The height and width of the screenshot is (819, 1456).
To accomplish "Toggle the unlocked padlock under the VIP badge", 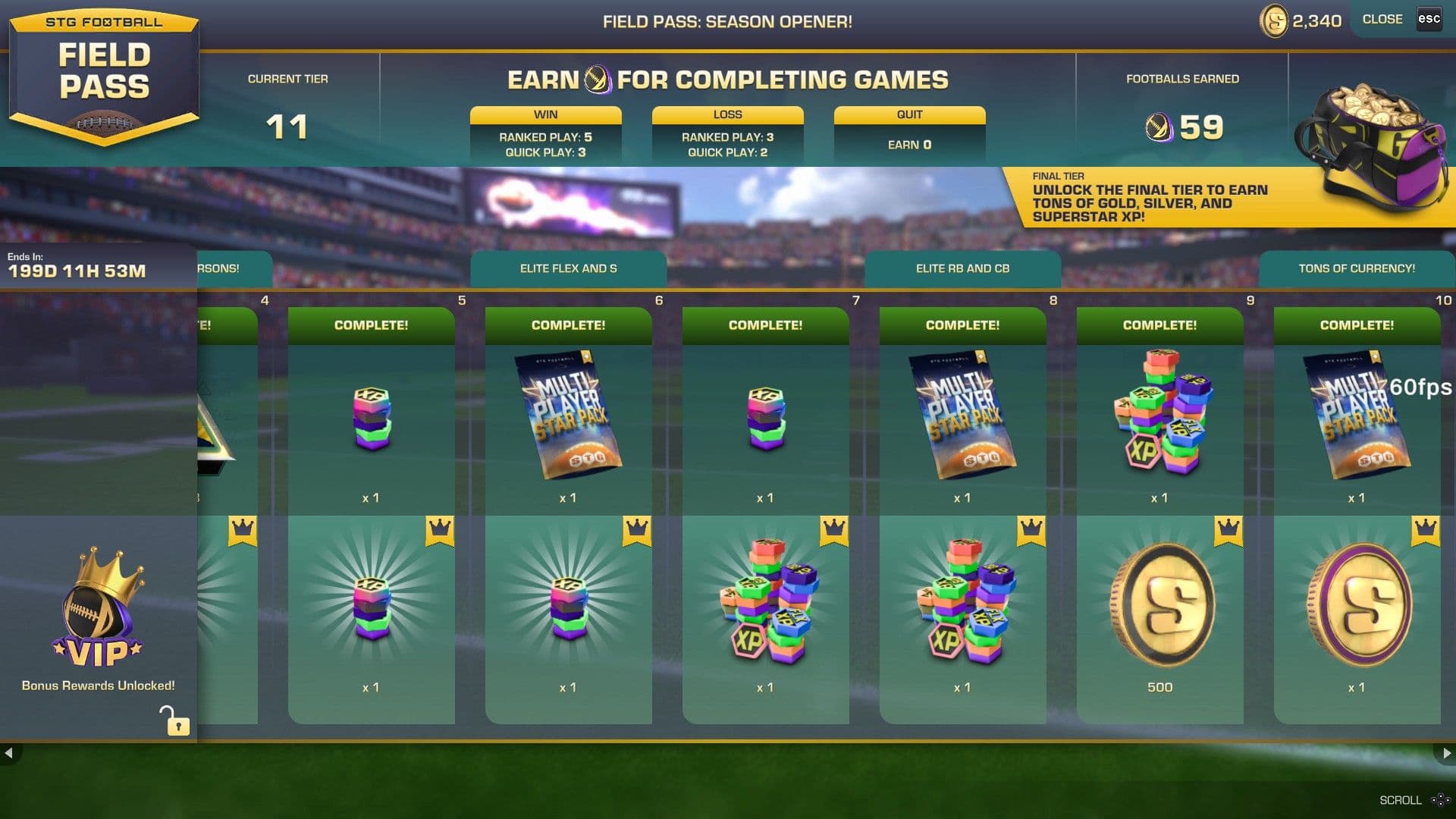I will coord(177,725).
